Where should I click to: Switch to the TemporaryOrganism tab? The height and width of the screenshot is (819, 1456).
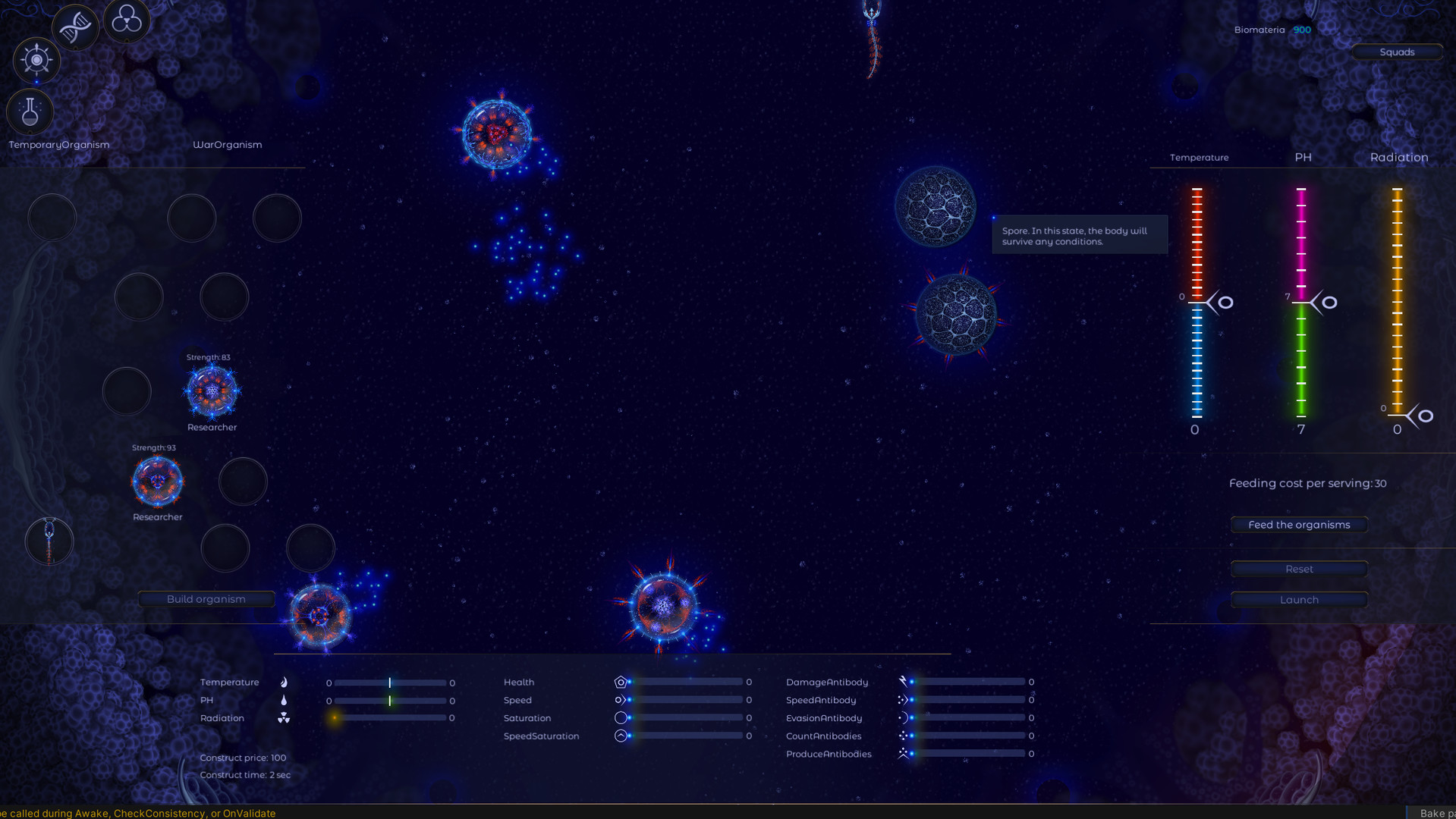coord(58,144)
